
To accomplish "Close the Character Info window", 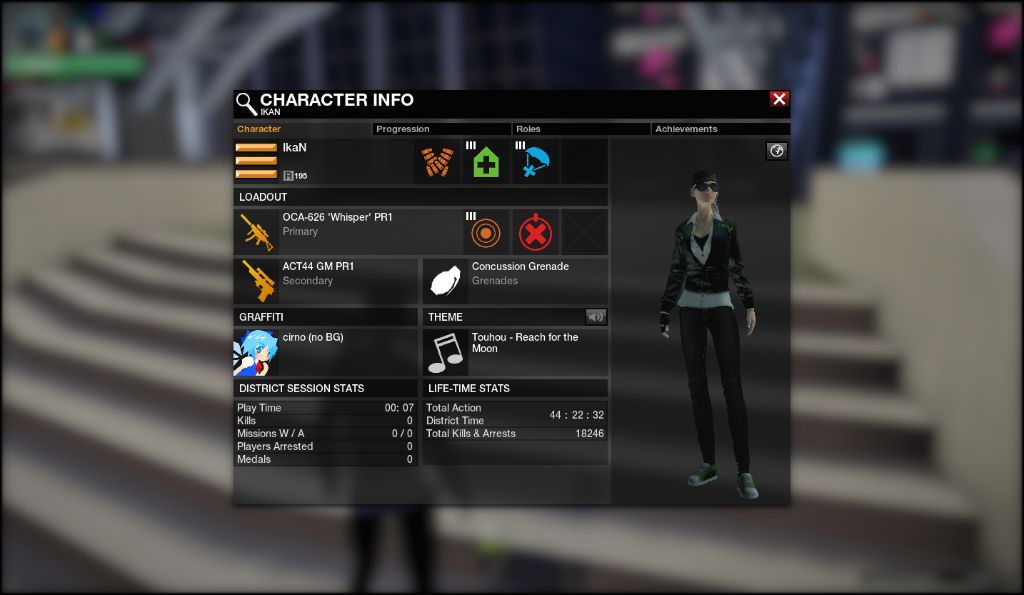I will point(779,99).
